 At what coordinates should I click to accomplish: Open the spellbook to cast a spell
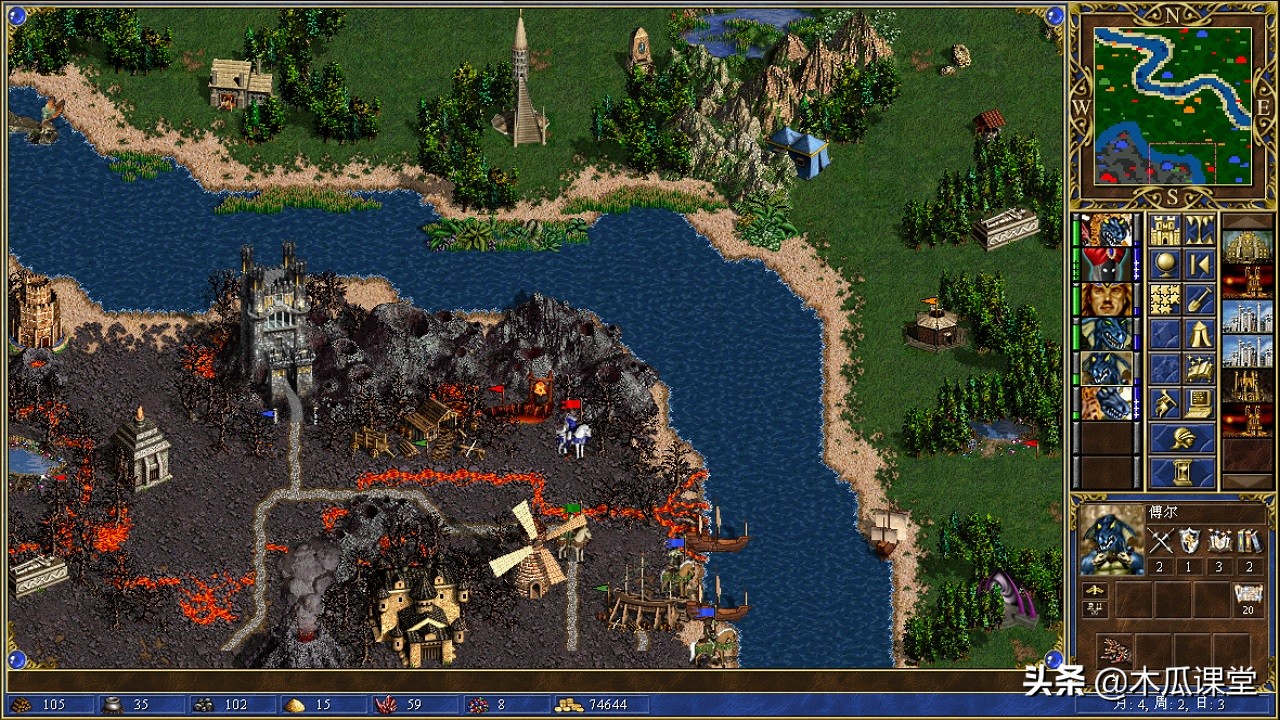pos(1199,367)
